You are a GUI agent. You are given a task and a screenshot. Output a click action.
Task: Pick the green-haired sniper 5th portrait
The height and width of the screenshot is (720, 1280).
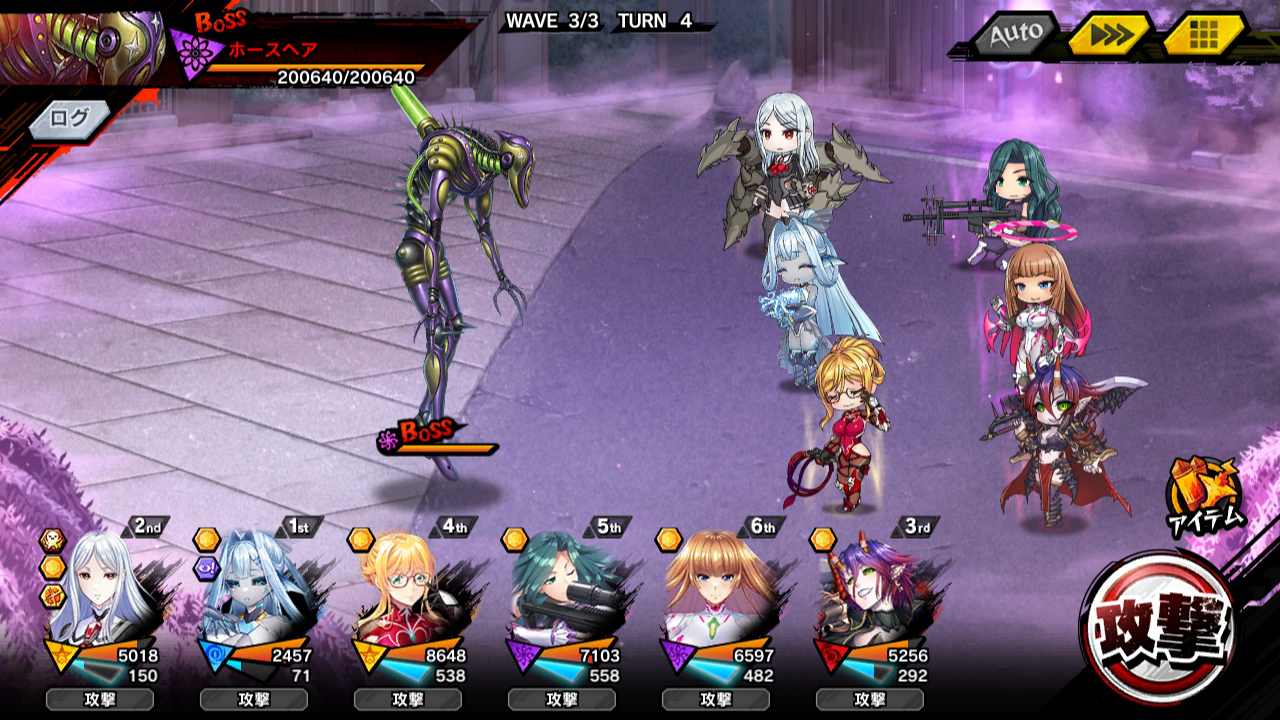pos(566,590)
